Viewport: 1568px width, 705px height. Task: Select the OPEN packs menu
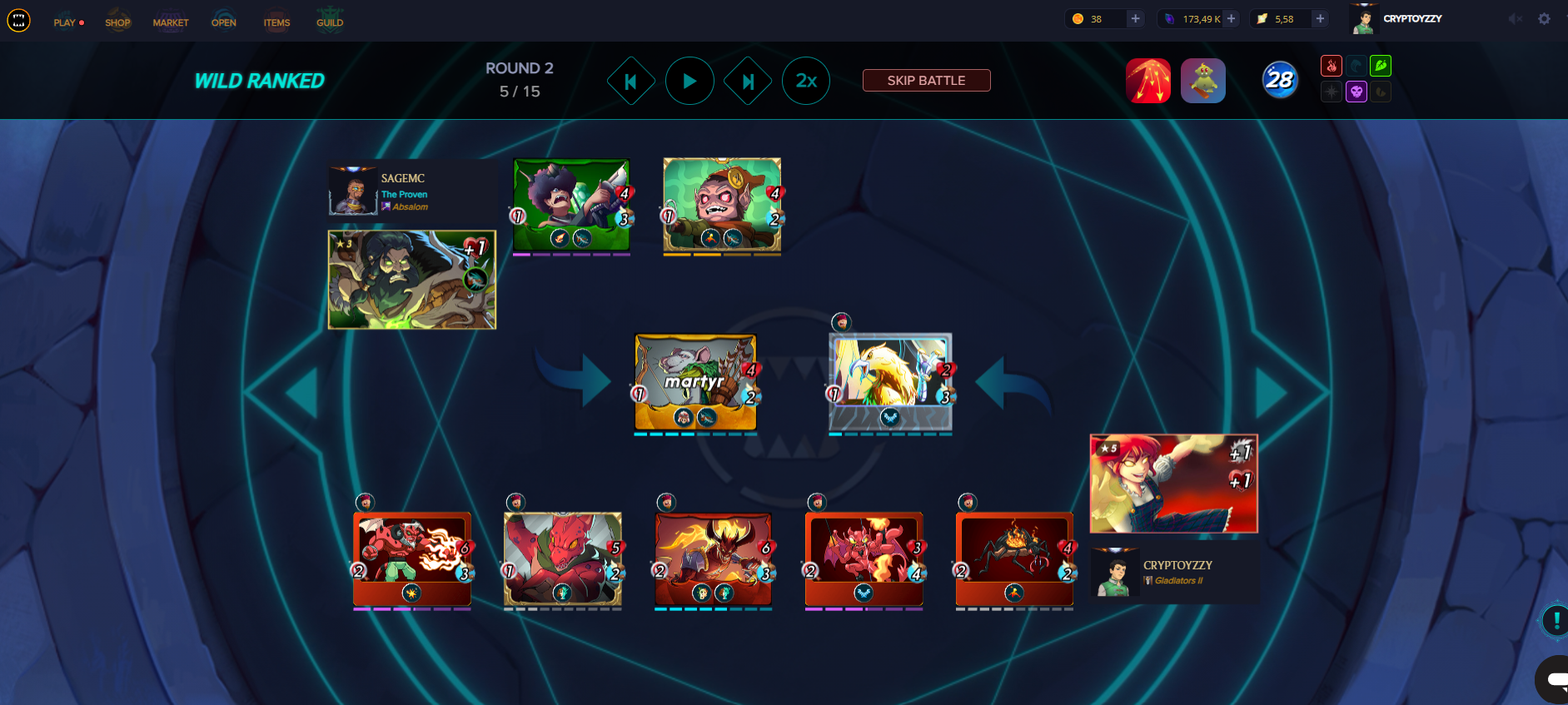coord(224,22)
